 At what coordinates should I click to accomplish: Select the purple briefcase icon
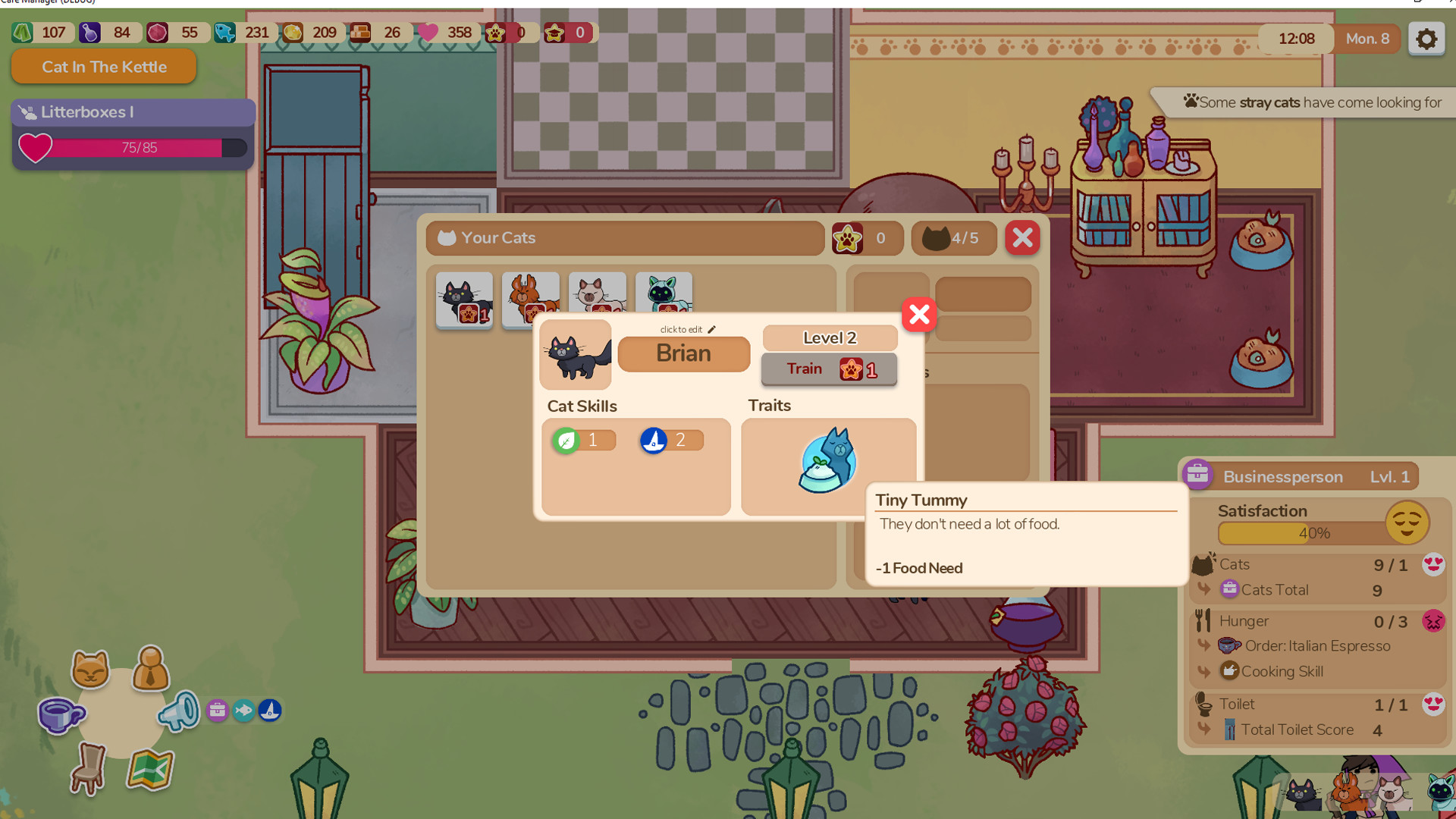[x=218, y=711]
